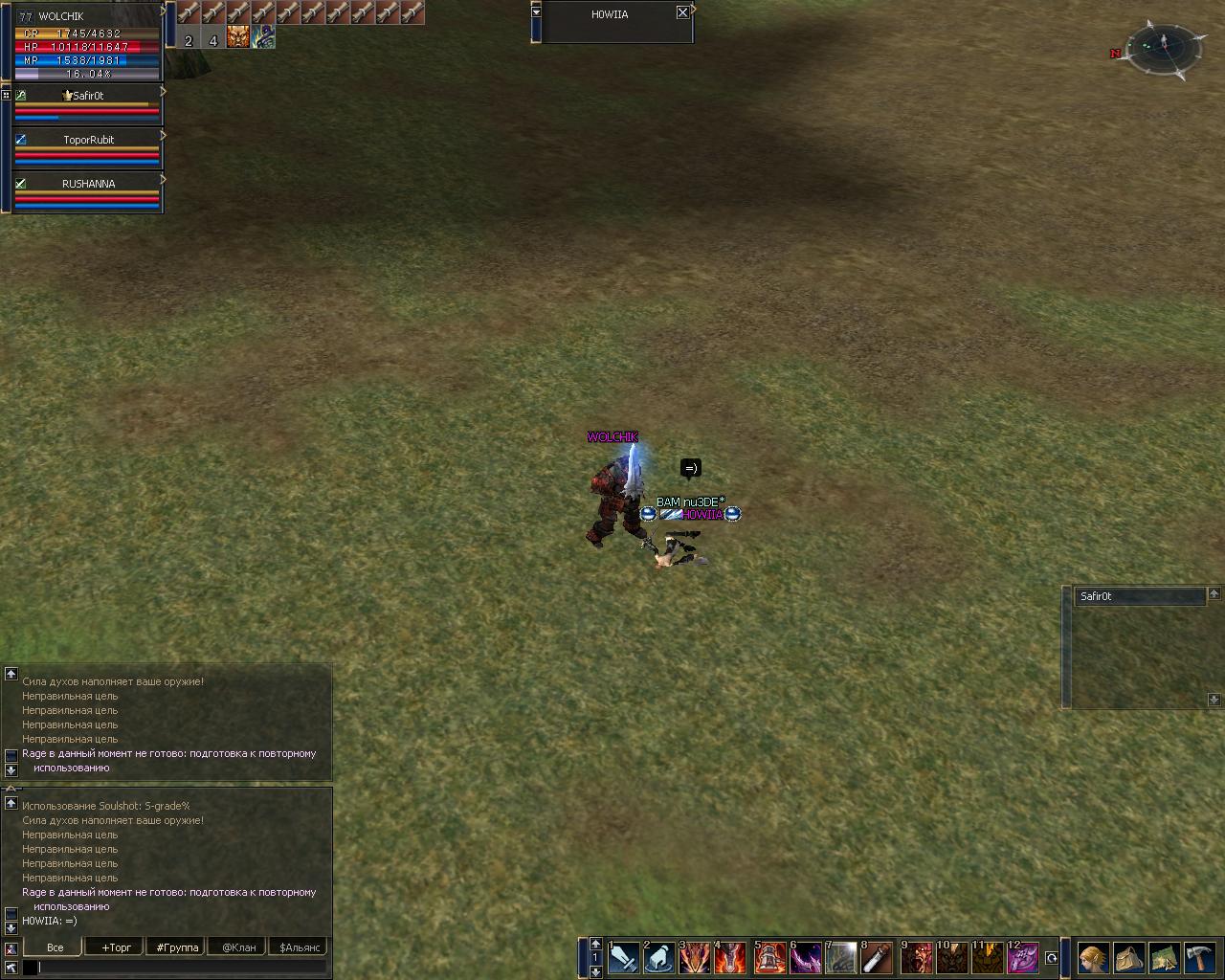Target party member RUSHANNA
The height and width of the screenshot is (980, 1225).
point(88,184)
